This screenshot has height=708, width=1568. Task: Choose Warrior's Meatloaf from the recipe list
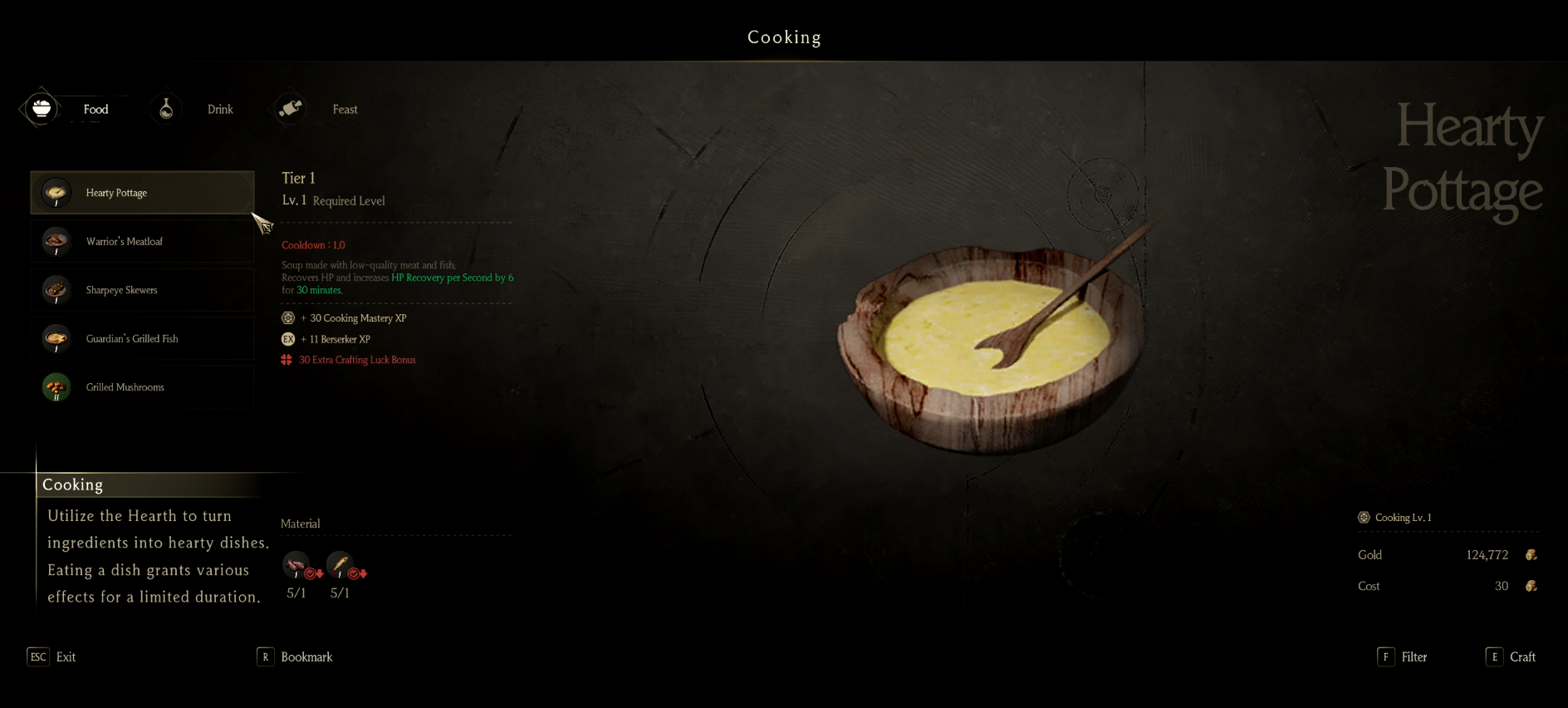pyautogui.click(x=142, y=242)
